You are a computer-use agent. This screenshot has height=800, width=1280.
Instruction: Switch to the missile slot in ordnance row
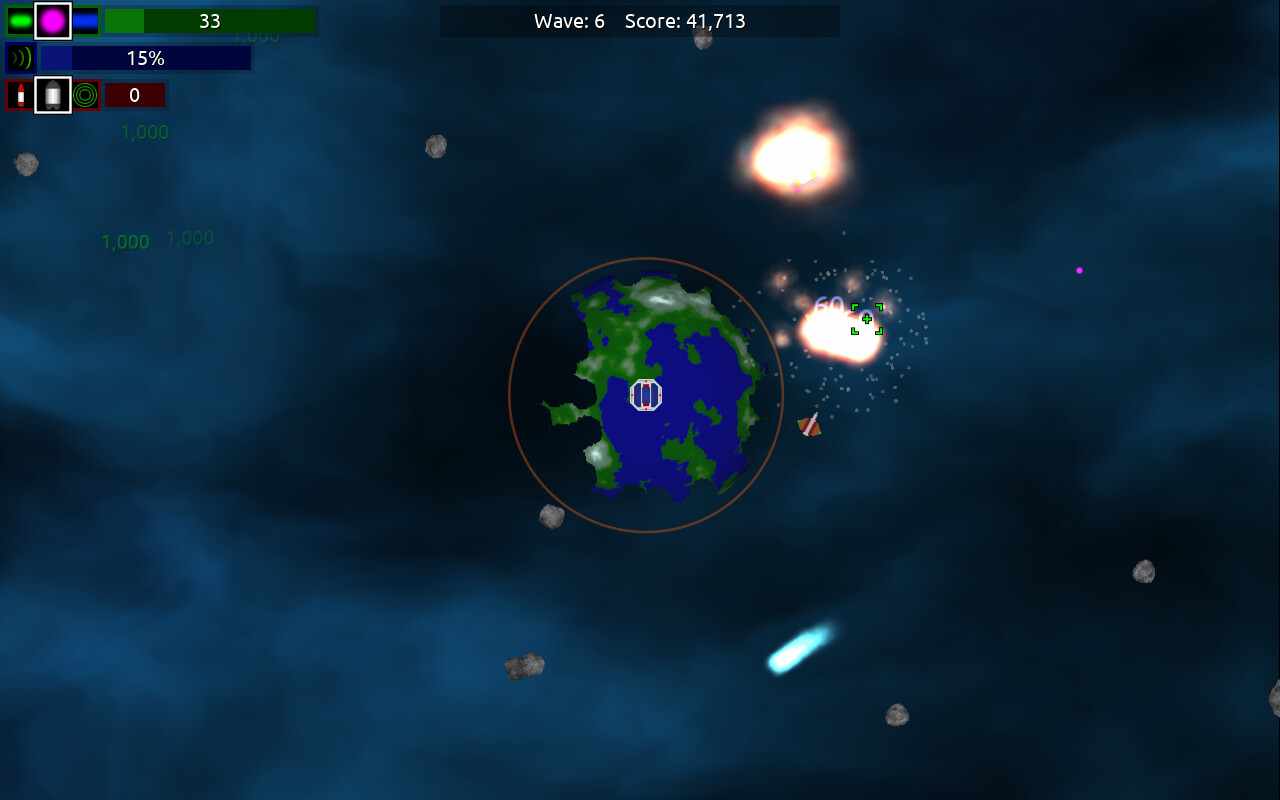21,95
